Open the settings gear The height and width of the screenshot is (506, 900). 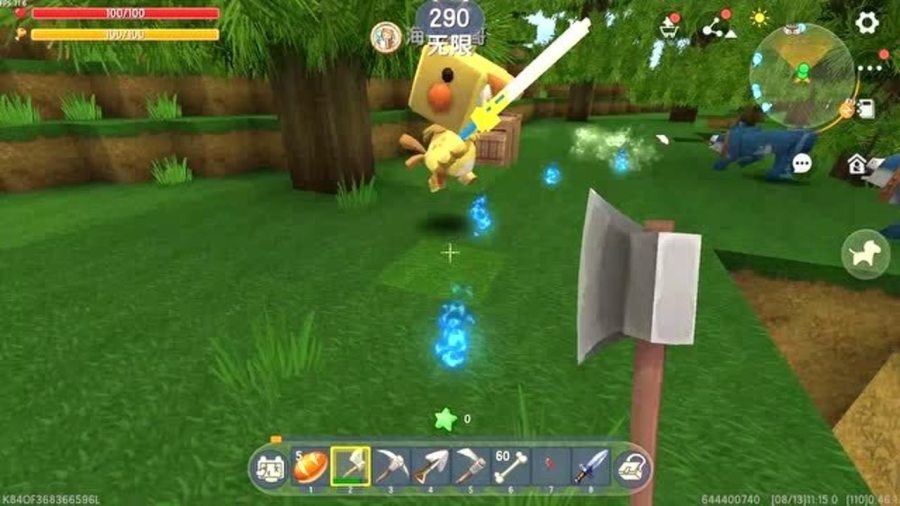tap(866, 22)
